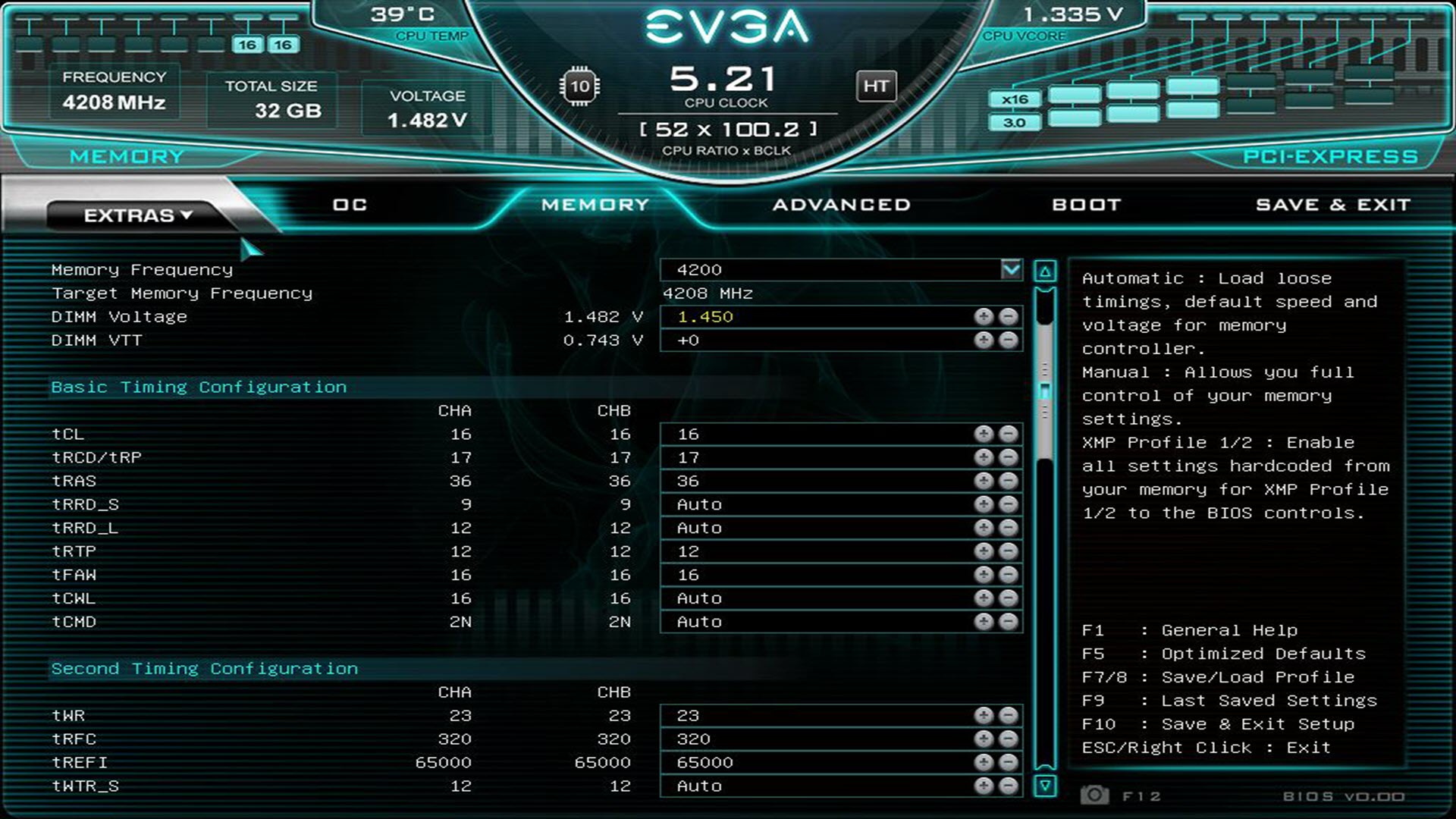
Task: Select the tRCD/tRP value field
Action: (815, 457)
